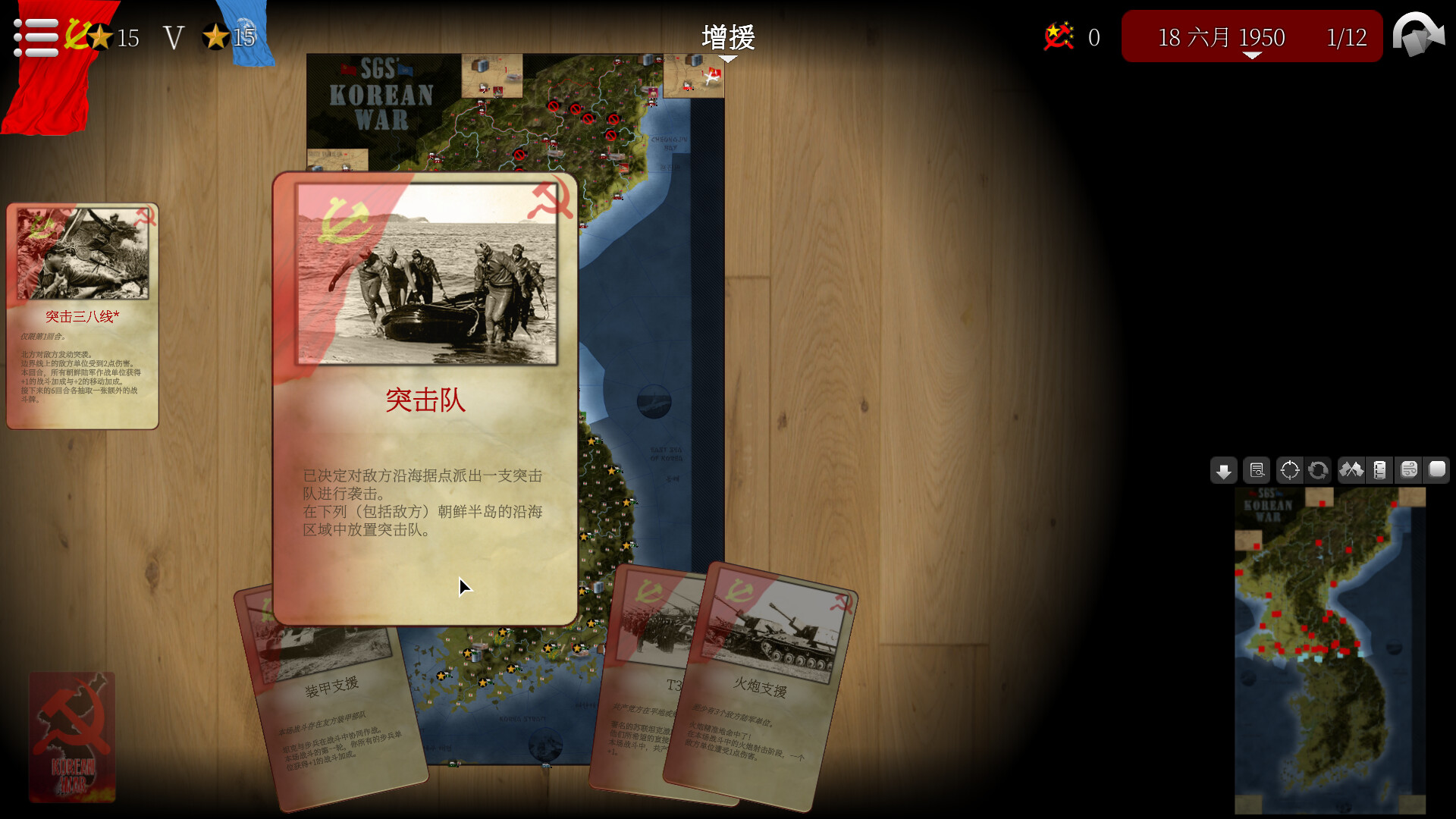Toggle the targeting reticle display mode
Screen dimensions: 1456x819
pos(1289,470)
